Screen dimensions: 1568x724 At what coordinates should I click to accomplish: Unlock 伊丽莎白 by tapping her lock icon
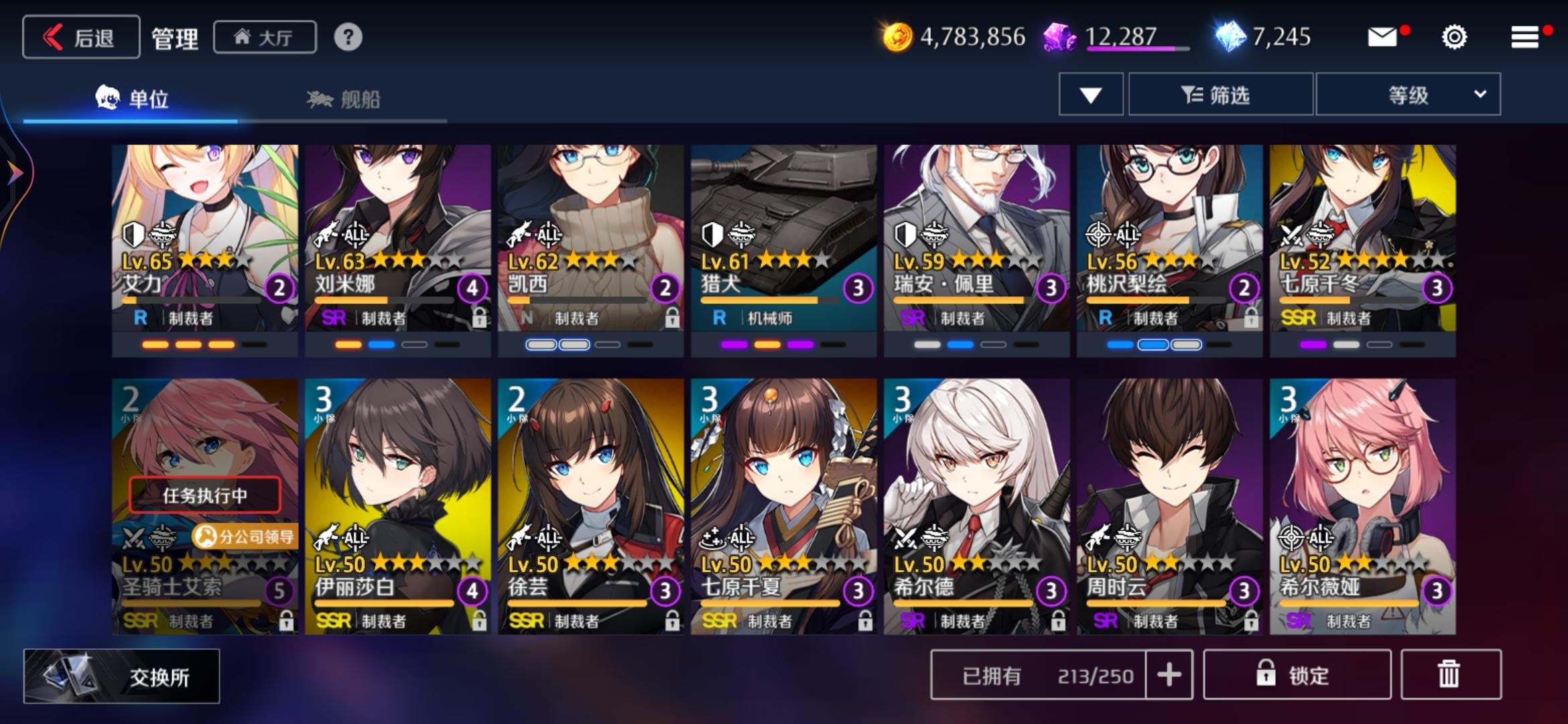pos(481,620)
